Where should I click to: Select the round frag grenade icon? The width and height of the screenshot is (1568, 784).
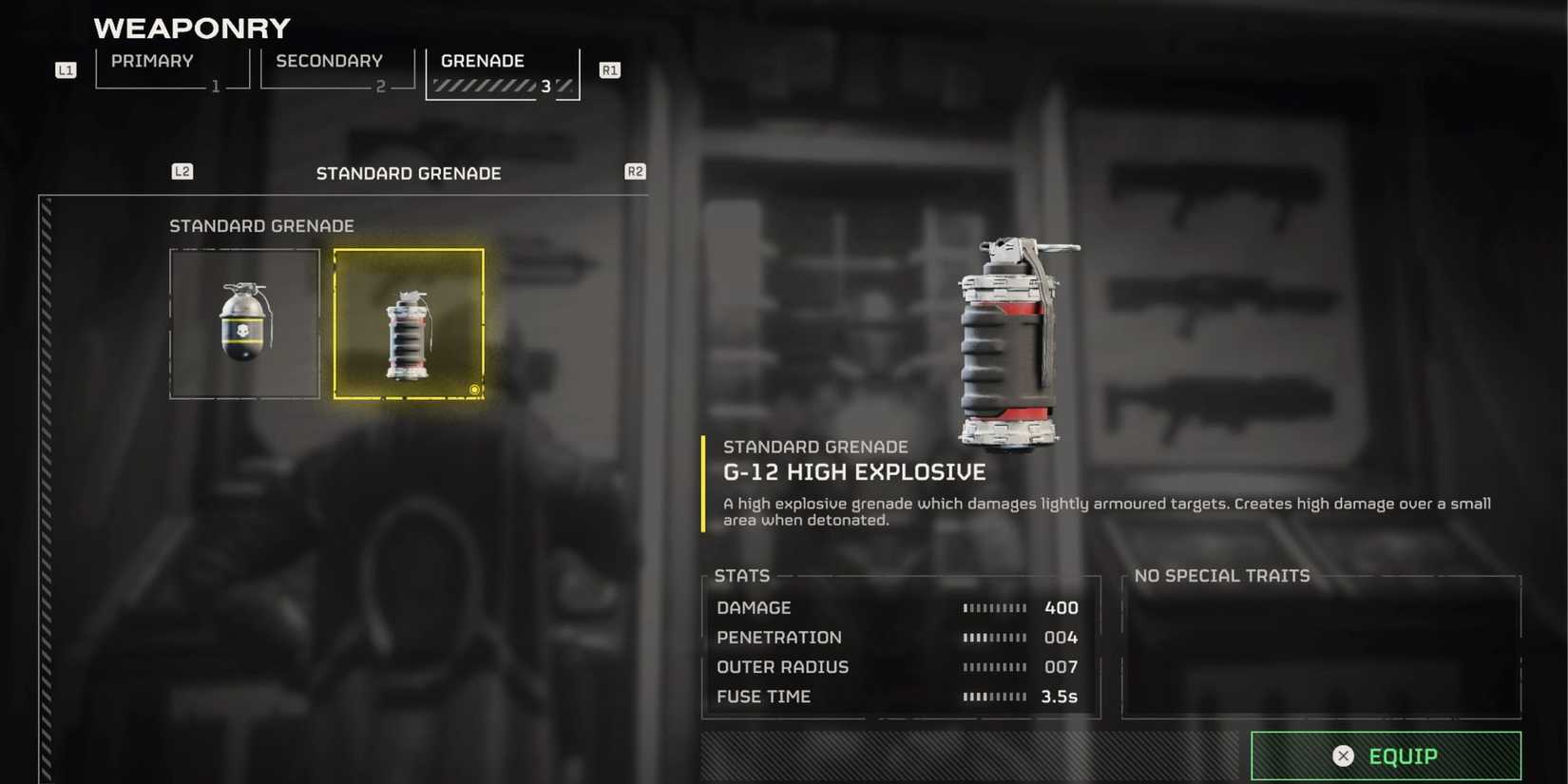(244, 323)
